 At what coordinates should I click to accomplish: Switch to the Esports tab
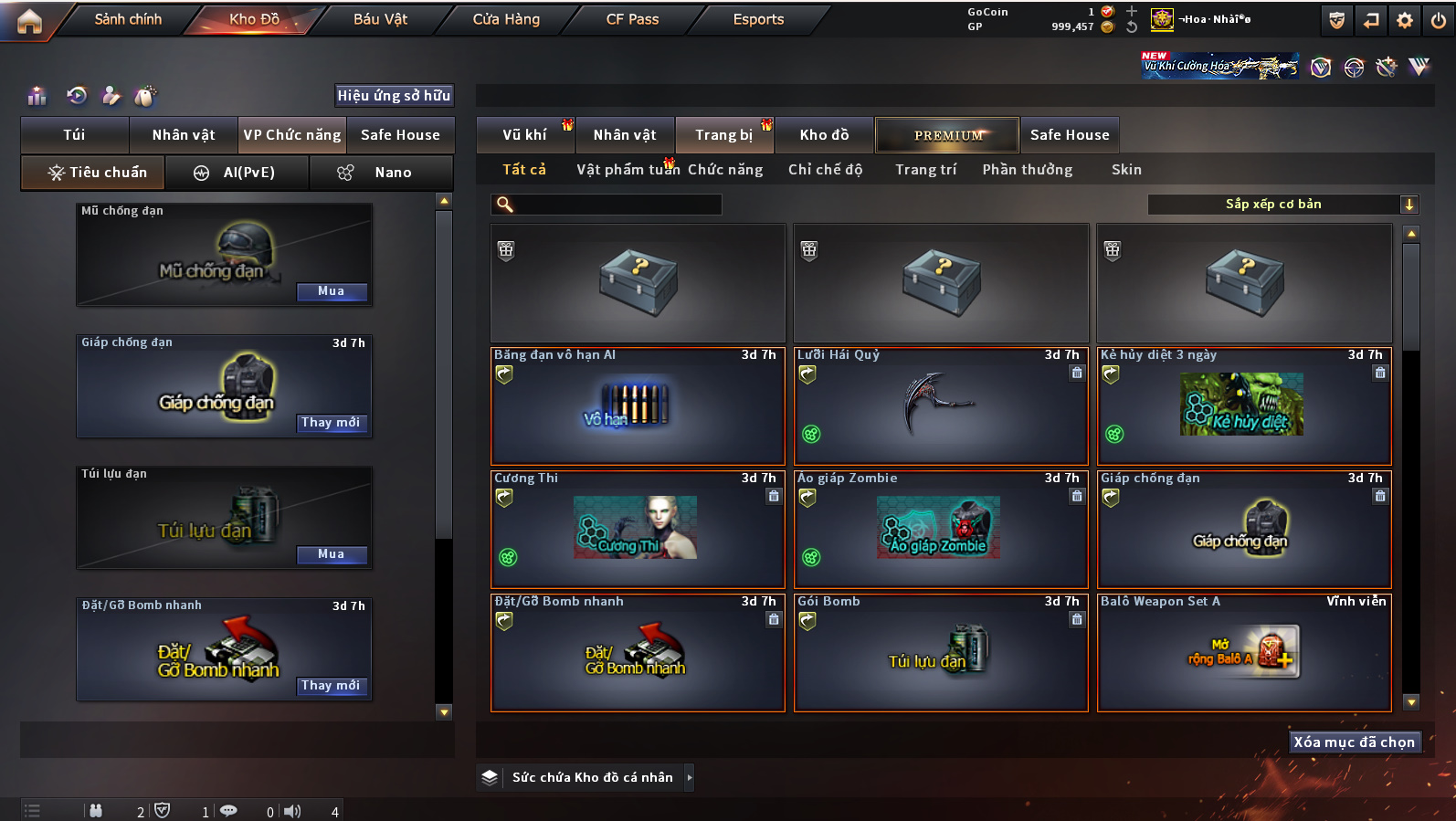(758, 19)
